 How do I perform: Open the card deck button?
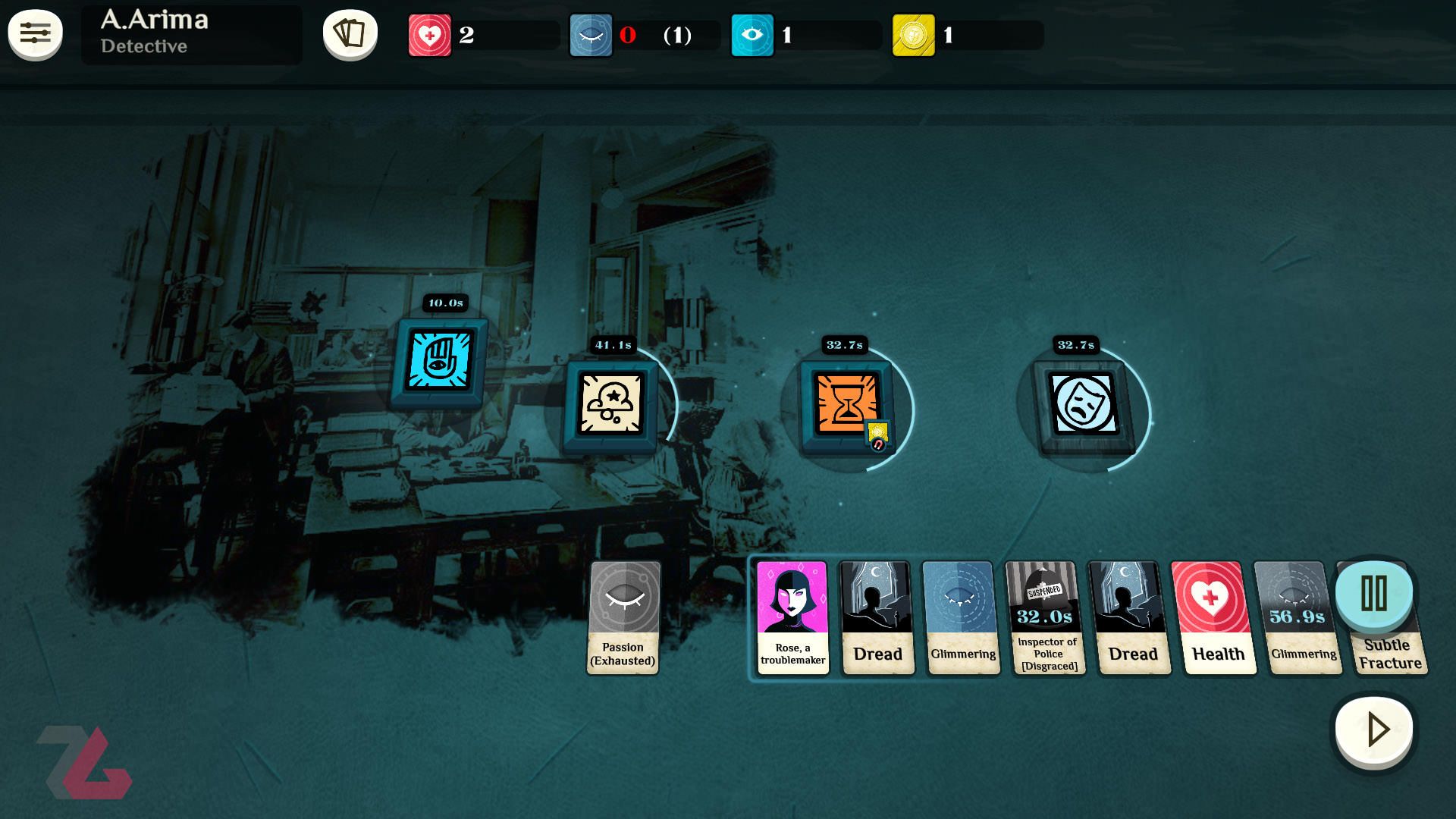tap(350, 34)
